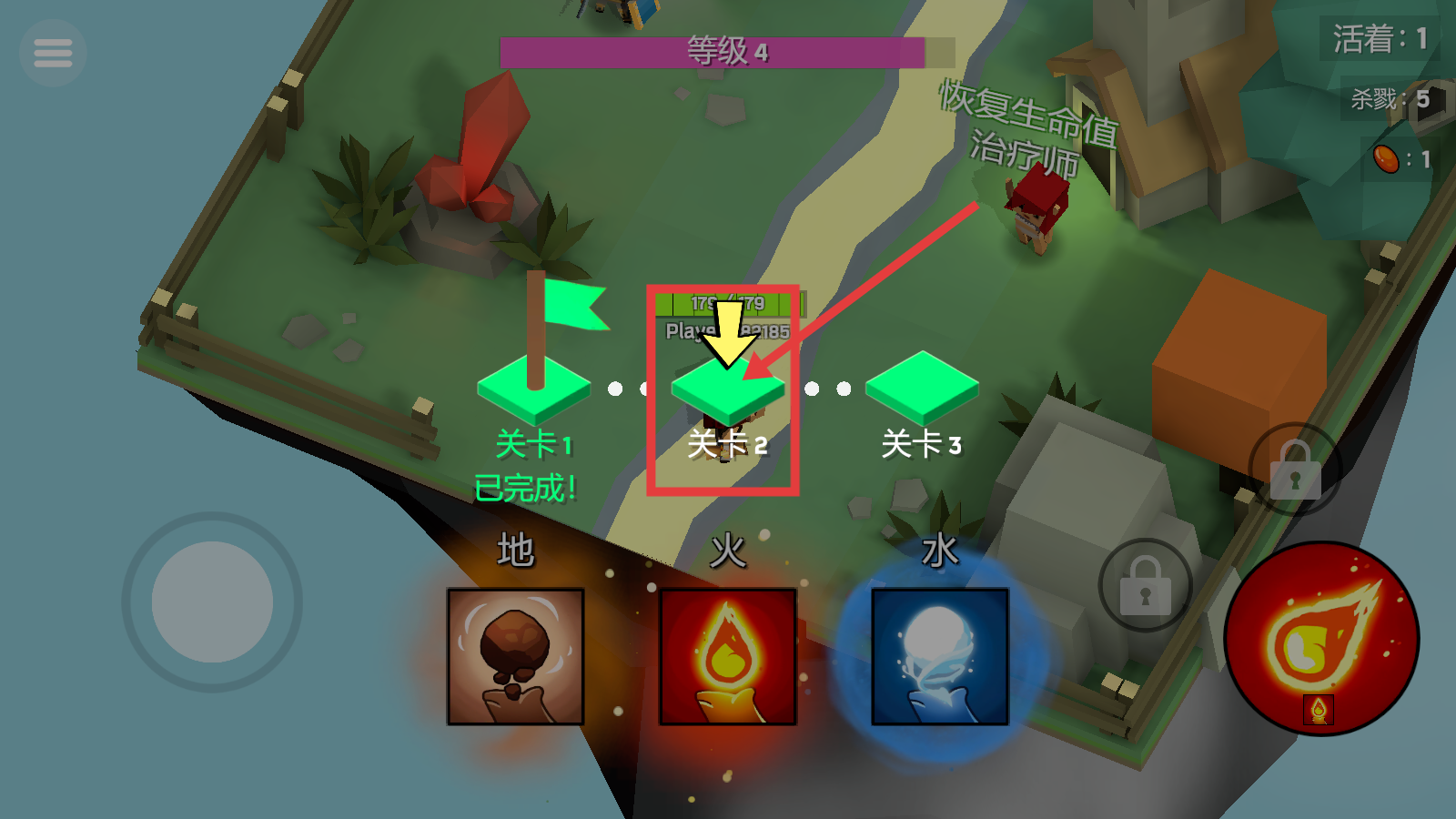Tap the locked padlock slot beside the water spell

coord(1145,585)
